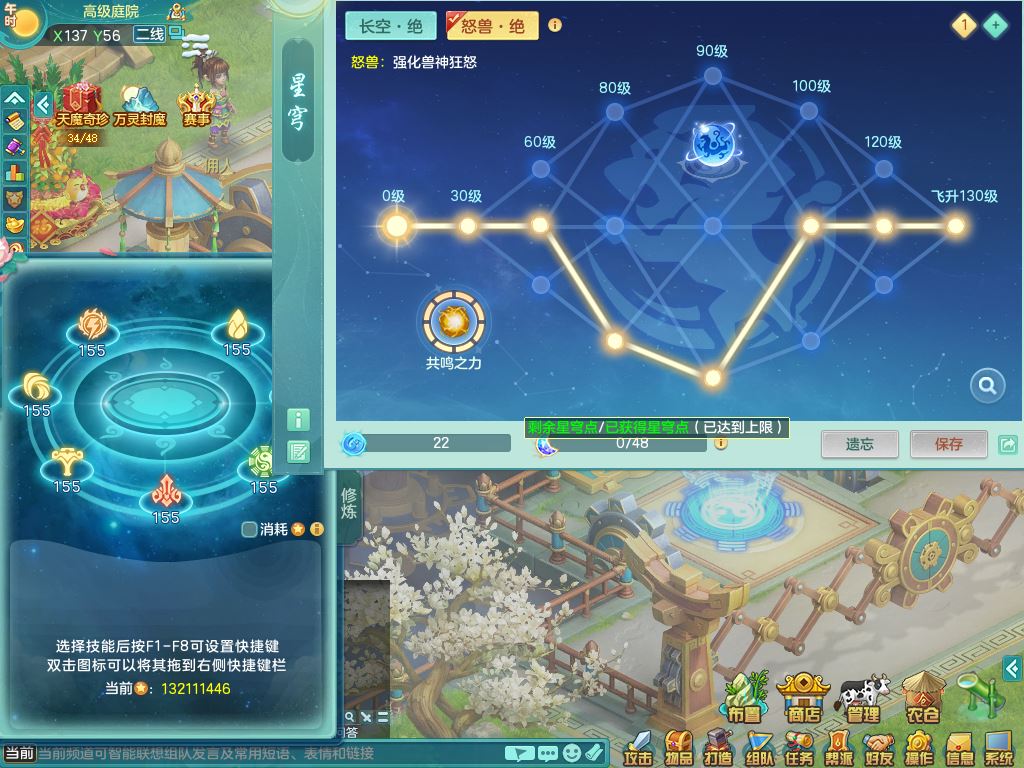
Task: Toggle the 消耗 checkbox
Action: click(250, 529)
